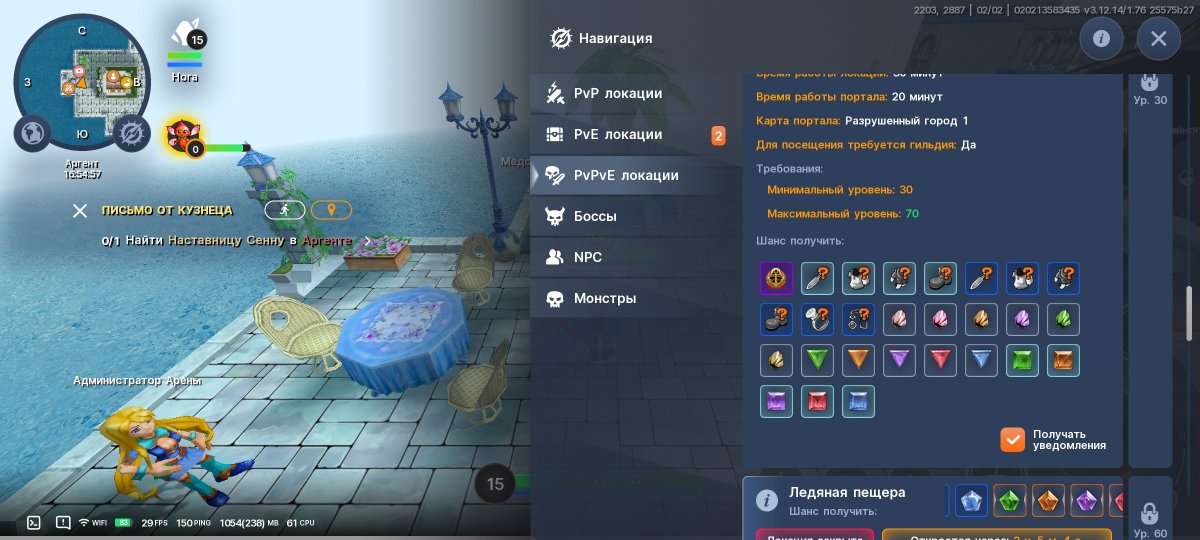Open the NPC category
The width and height of the screenshot is (1200, 540).
587,257
